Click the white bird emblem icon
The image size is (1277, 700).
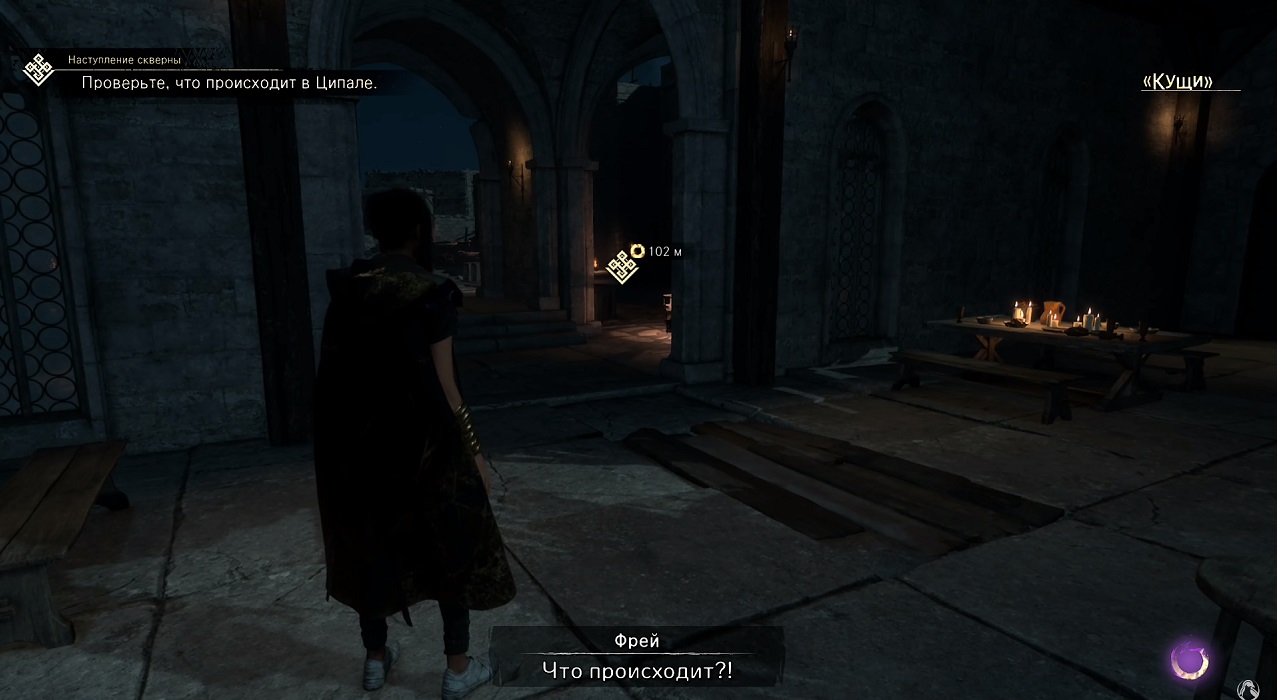pos(1247,689)
